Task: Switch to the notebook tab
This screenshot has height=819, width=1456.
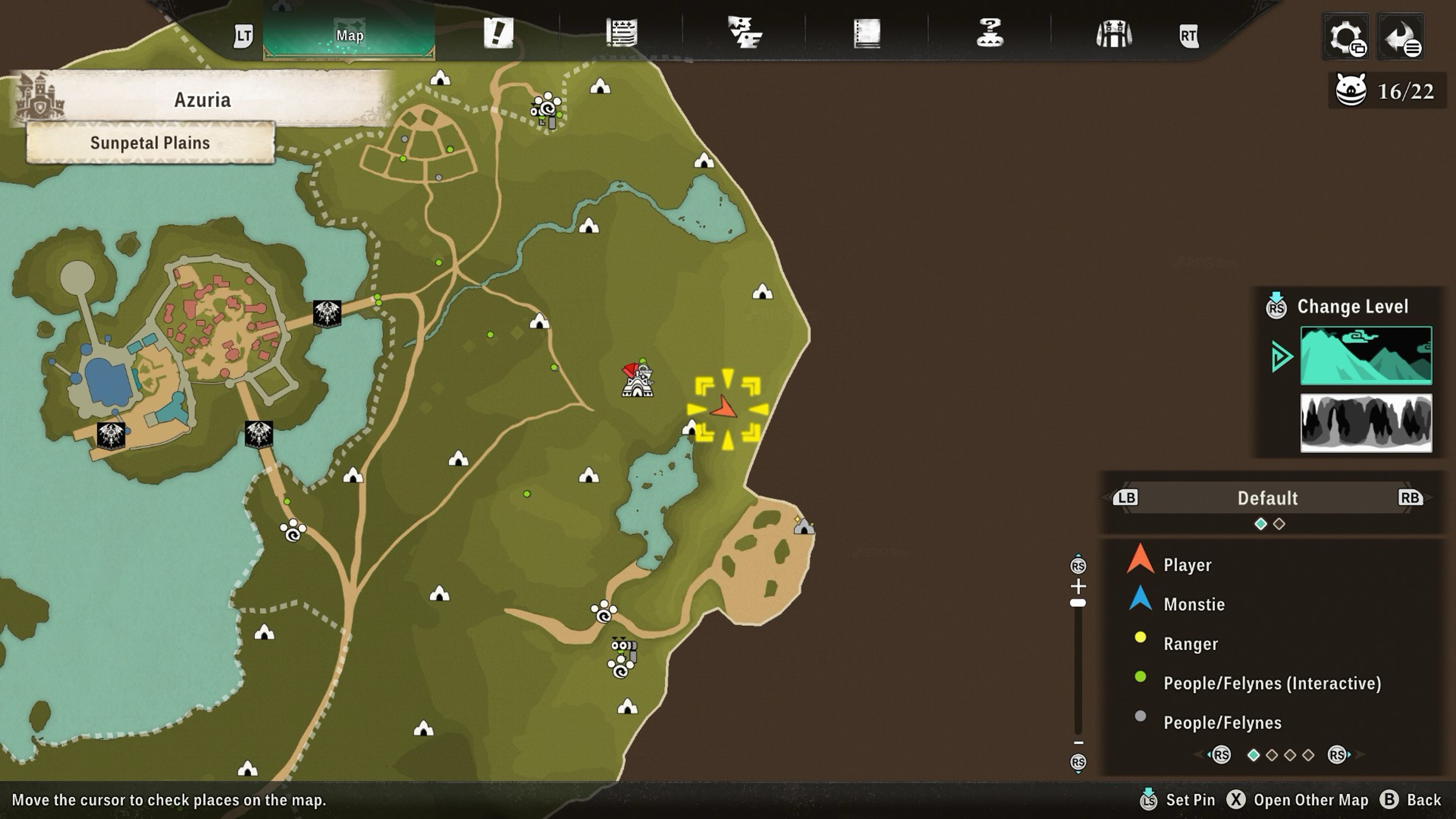Action: coord(867,33)
